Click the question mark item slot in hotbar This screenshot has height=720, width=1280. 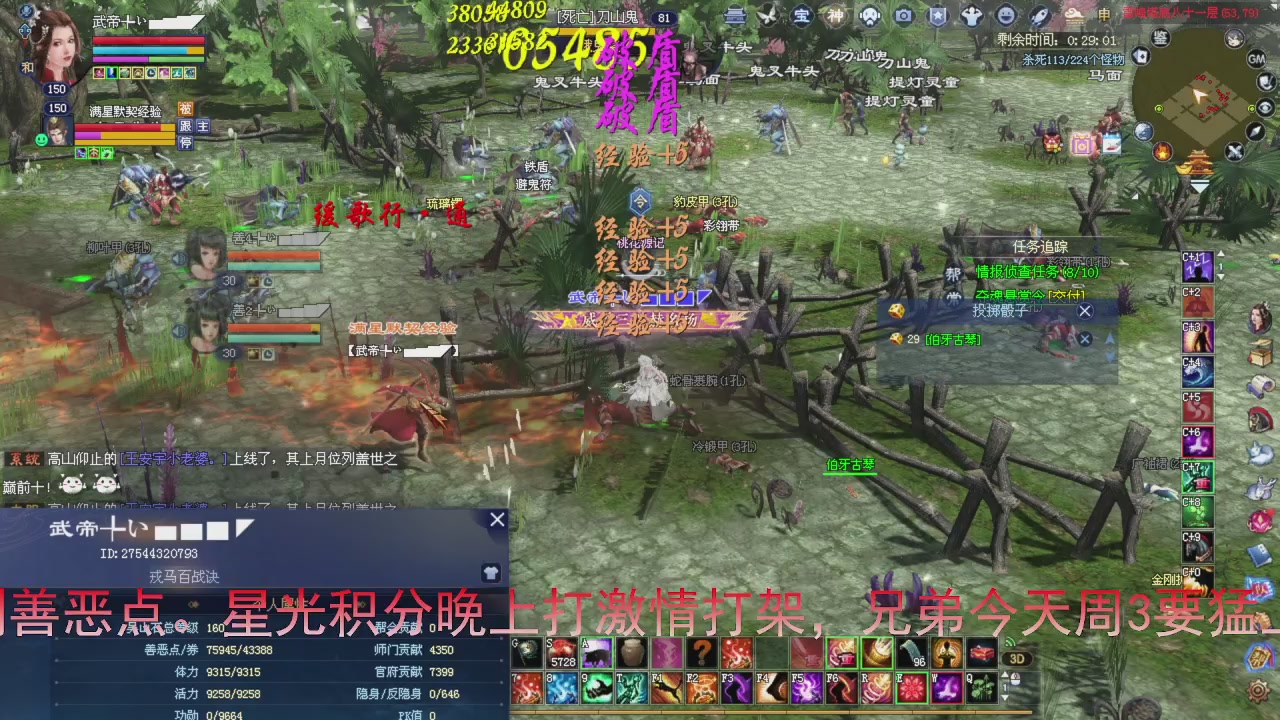pyautogui.click(x=701, y=653)
